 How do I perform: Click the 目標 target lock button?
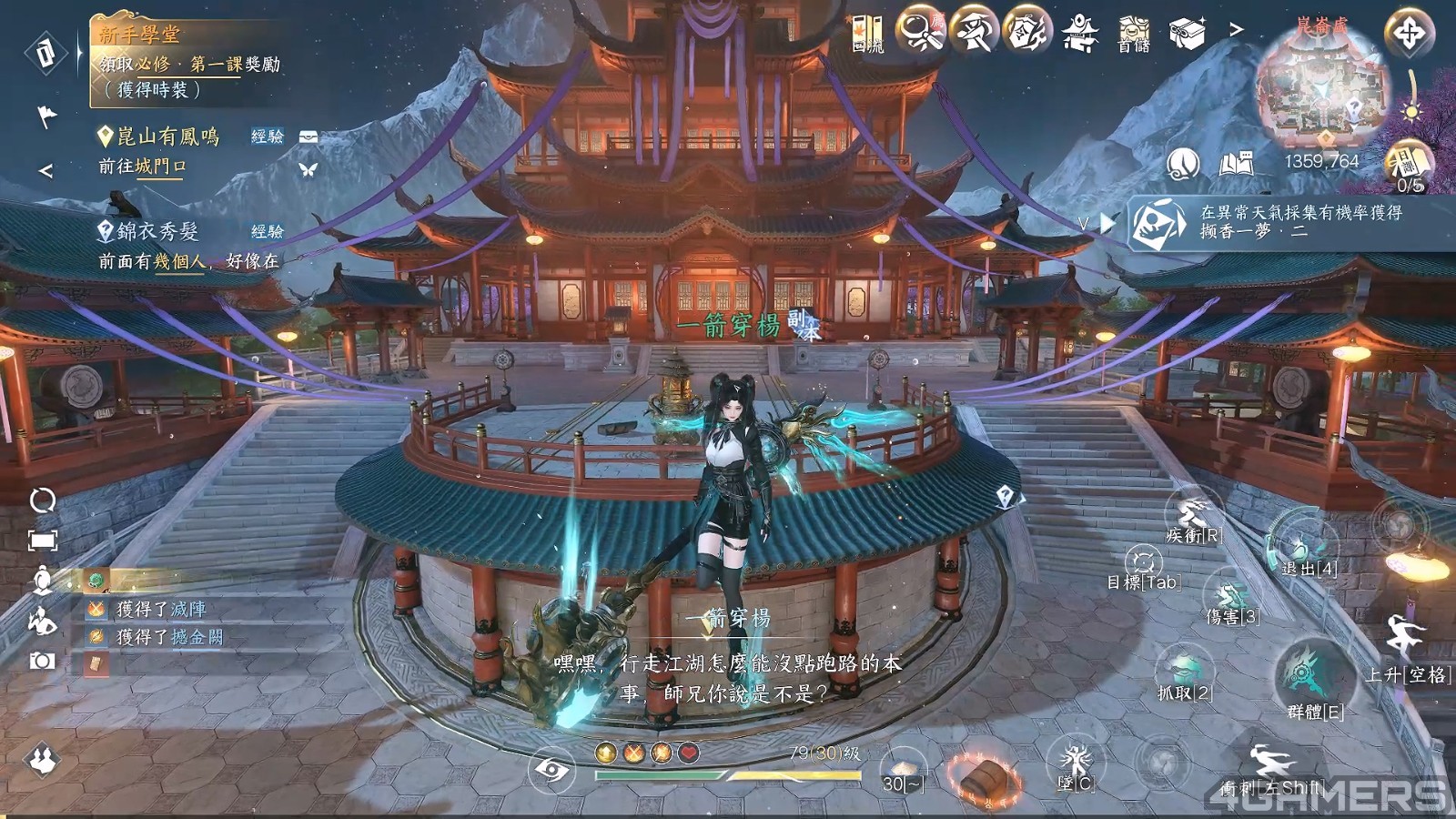point(1144,562)
